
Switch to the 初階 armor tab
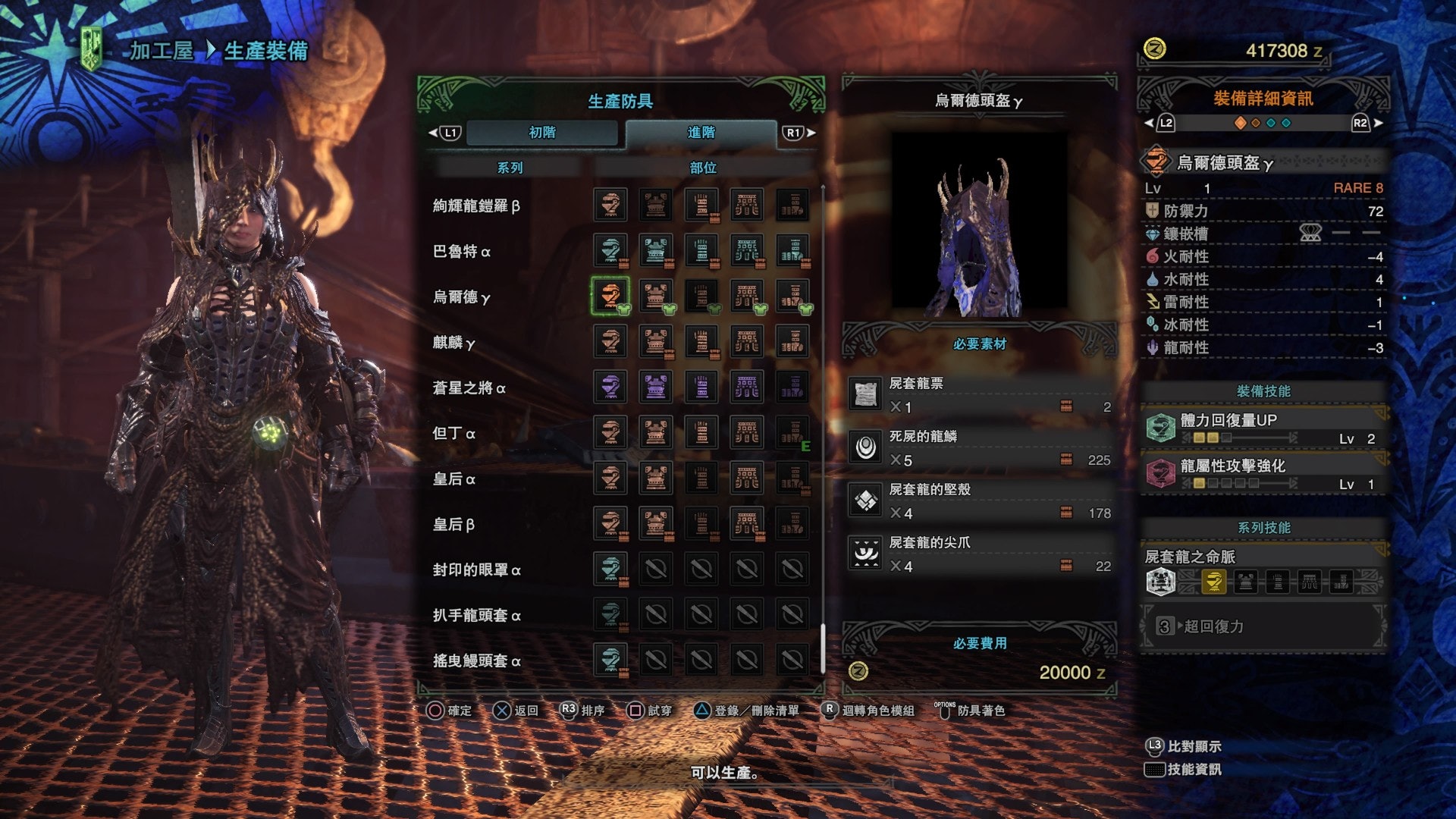[542, 133]
